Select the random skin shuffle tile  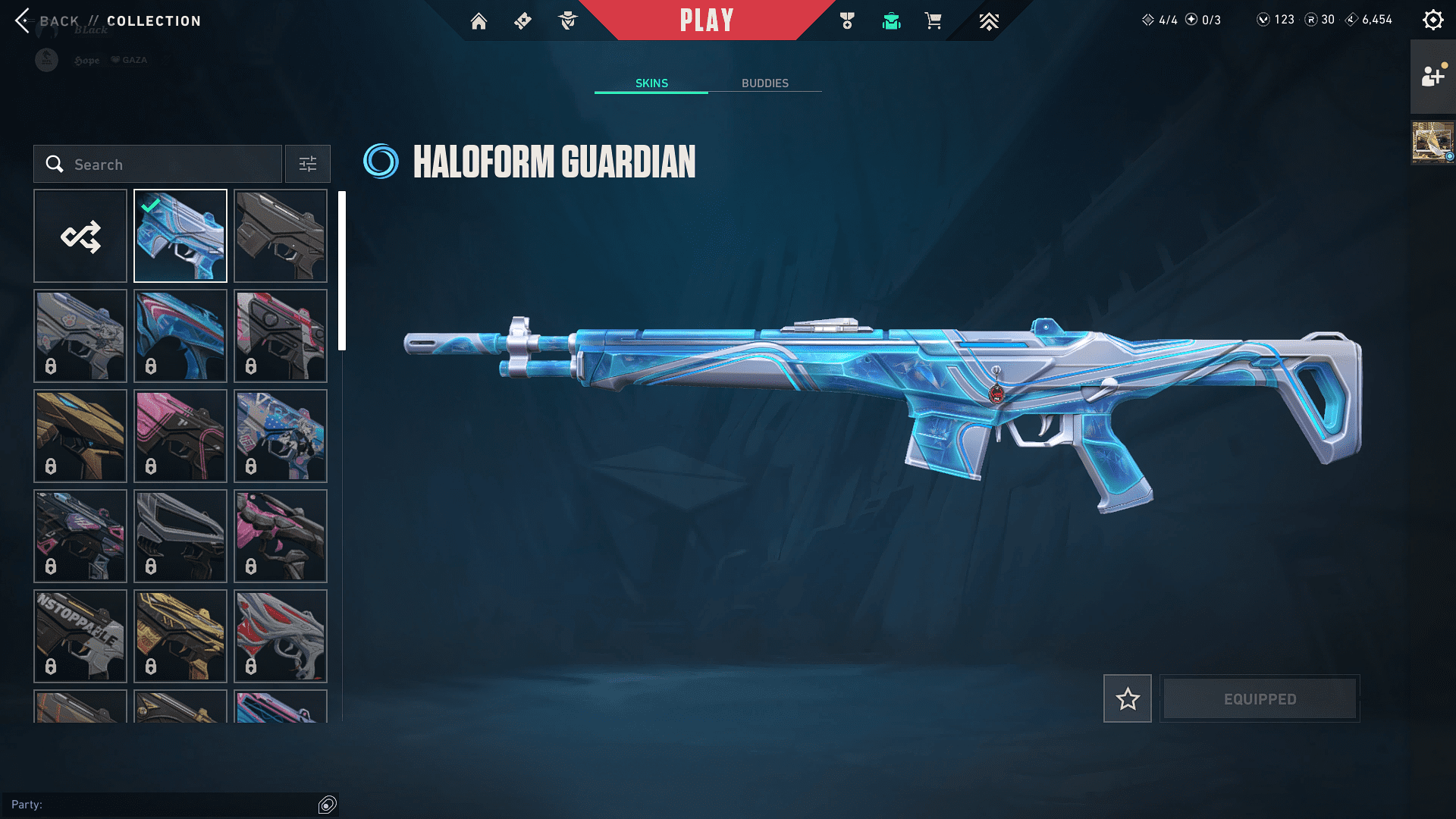coord(80,236)
